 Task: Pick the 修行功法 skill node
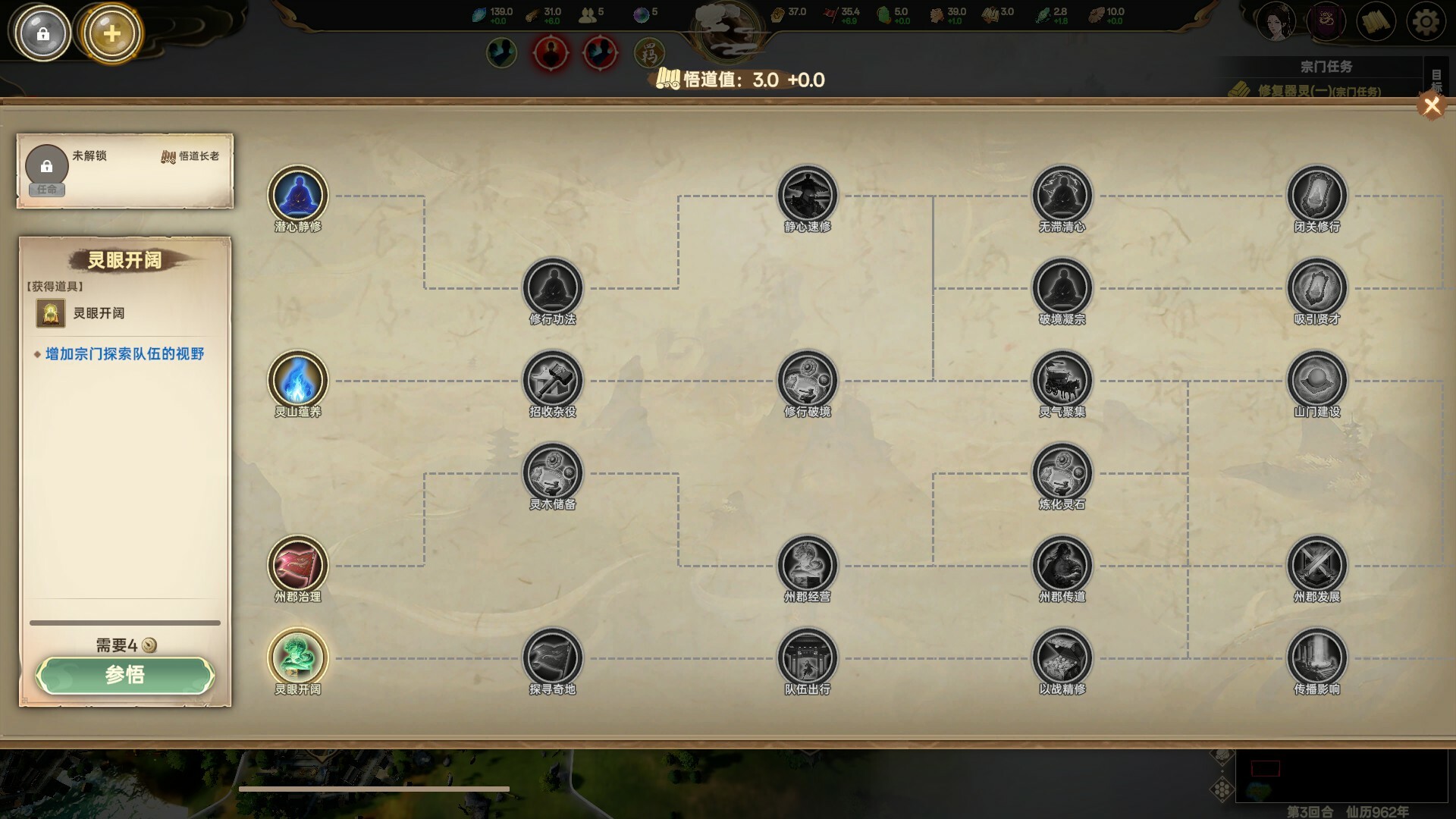553,288
